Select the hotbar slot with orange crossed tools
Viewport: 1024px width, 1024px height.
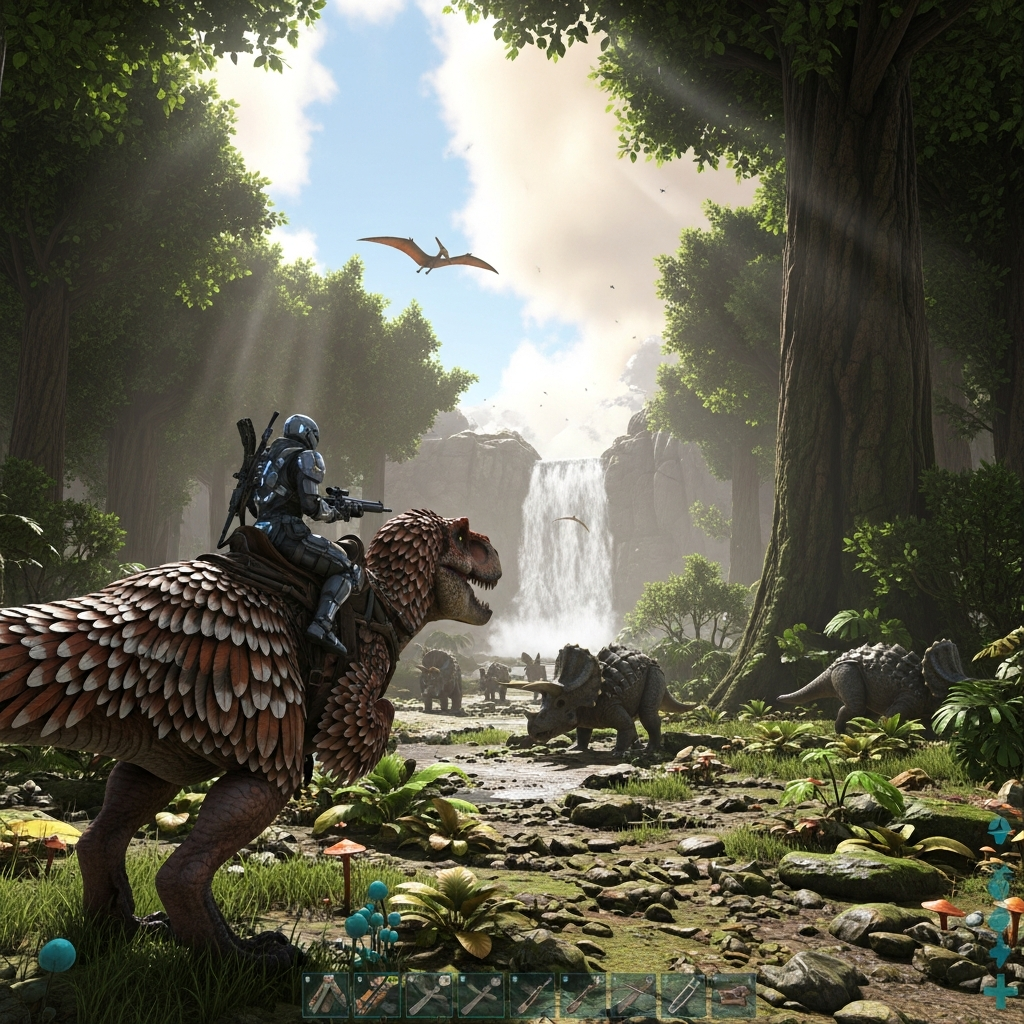(326, 995)
